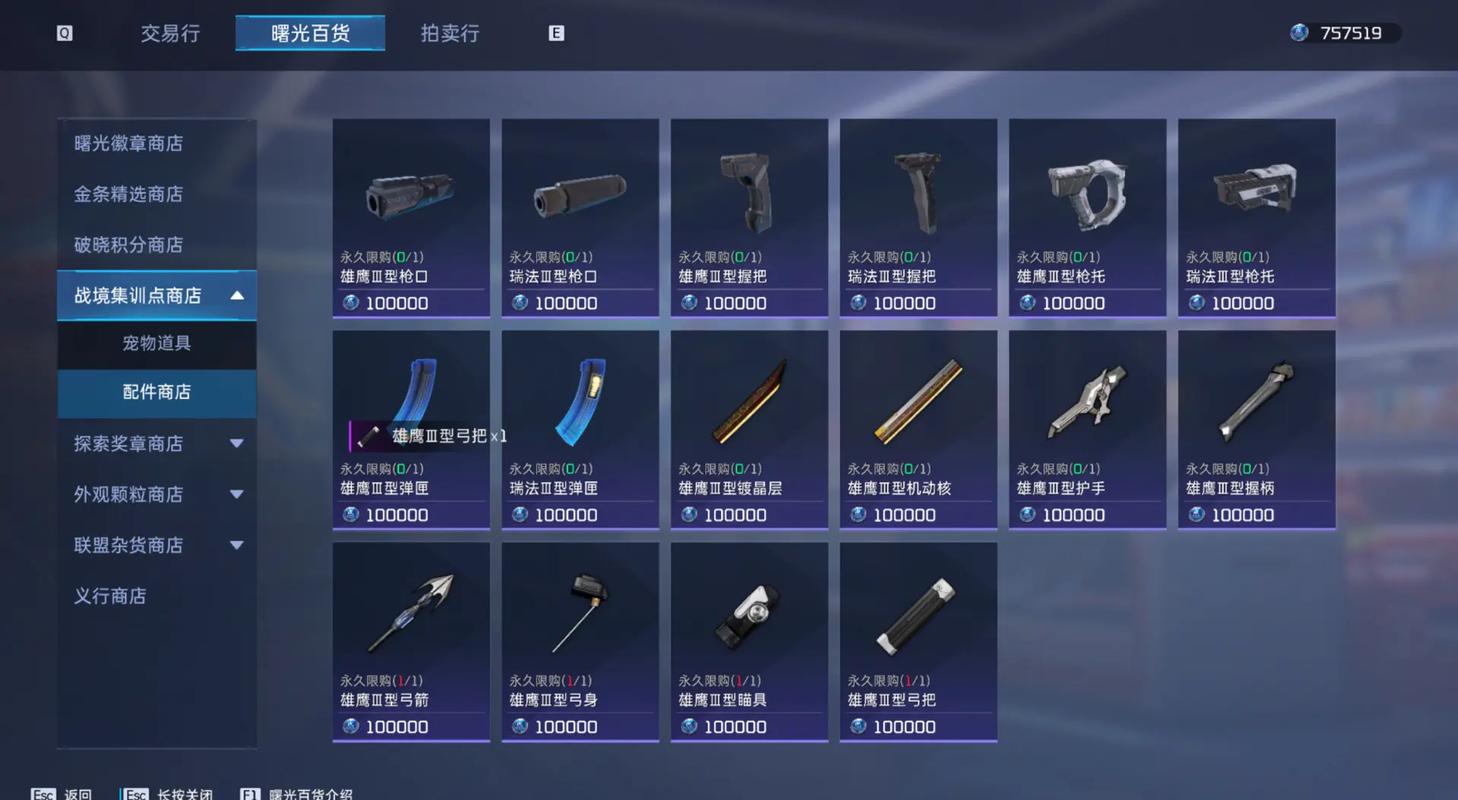Viewport: 1458px width, 800px height.
Task: Select the 配件商店 sub-shop
Action: [x=157, y=392]
